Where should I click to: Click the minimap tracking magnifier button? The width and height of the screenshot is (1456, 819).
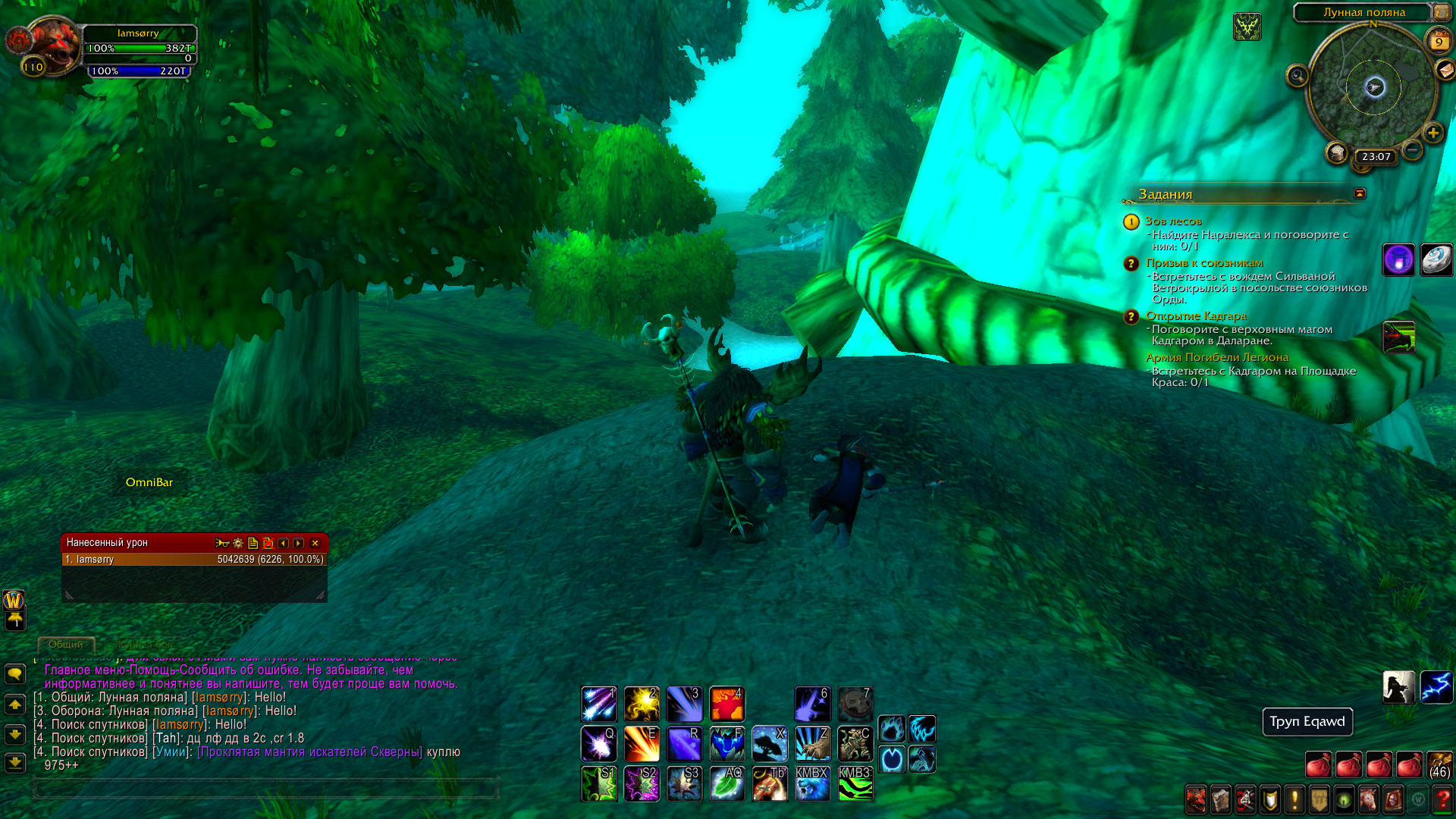pyautogui.click(x=1298, y=76)
